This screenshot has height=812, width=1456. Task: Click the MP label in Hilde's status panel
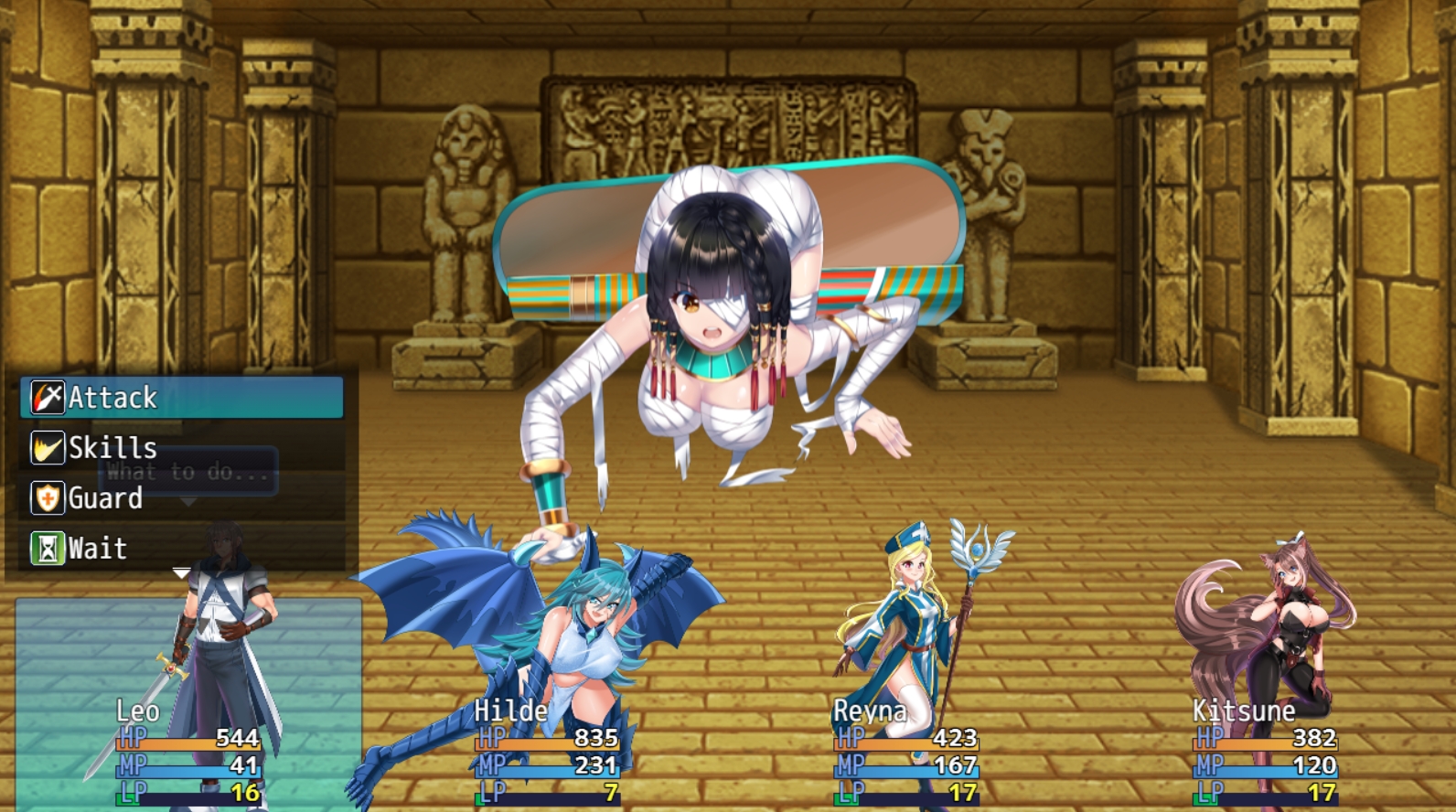click(x=491, y=764)
